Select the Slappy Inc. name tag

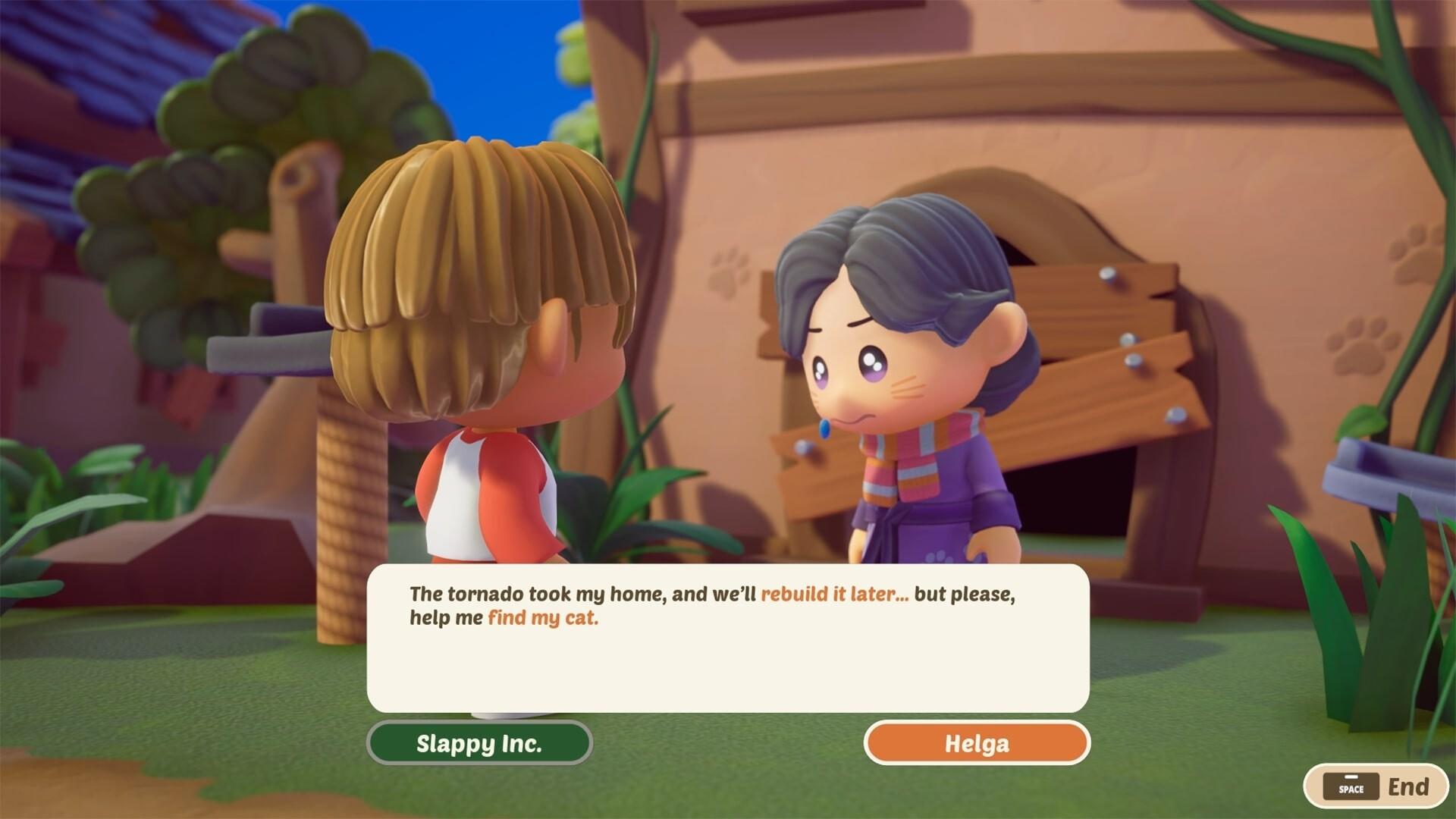pos(479,742)
